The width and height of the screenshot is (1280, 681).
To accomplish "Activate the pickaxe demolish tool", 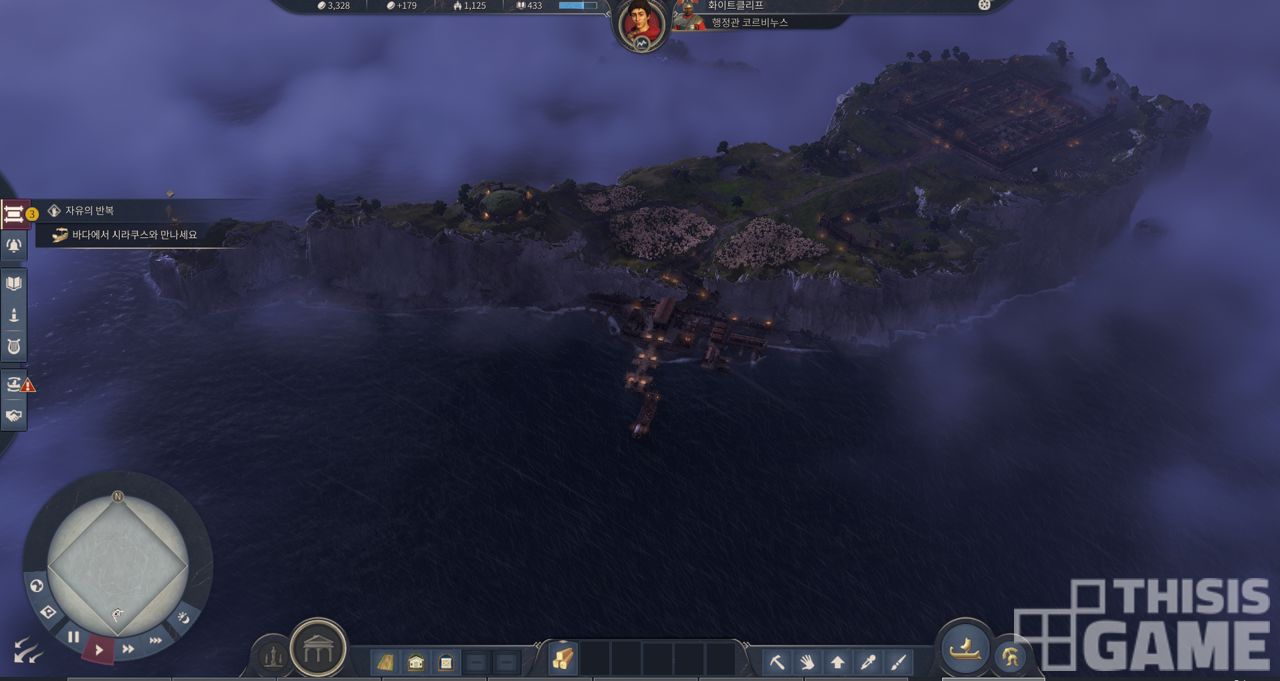I will (777, 661).
